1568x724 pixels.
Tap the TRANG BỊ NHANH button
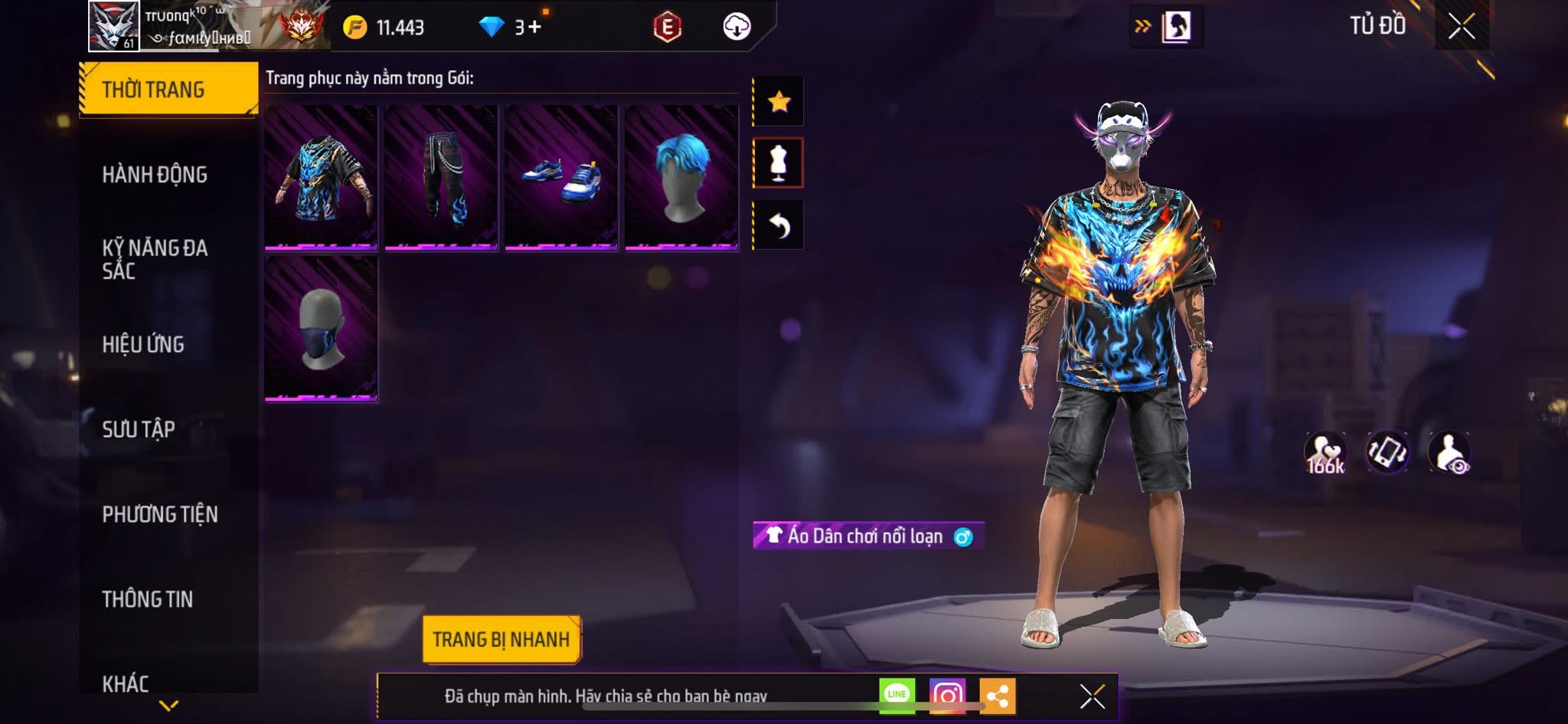click(501, 639)
